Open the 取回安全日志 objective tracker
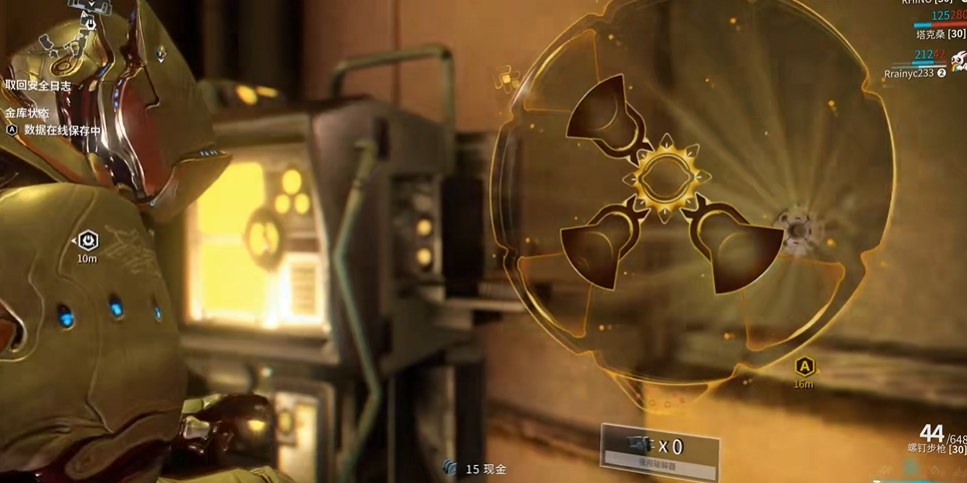 pyautogui.click(x=38, y=86)
